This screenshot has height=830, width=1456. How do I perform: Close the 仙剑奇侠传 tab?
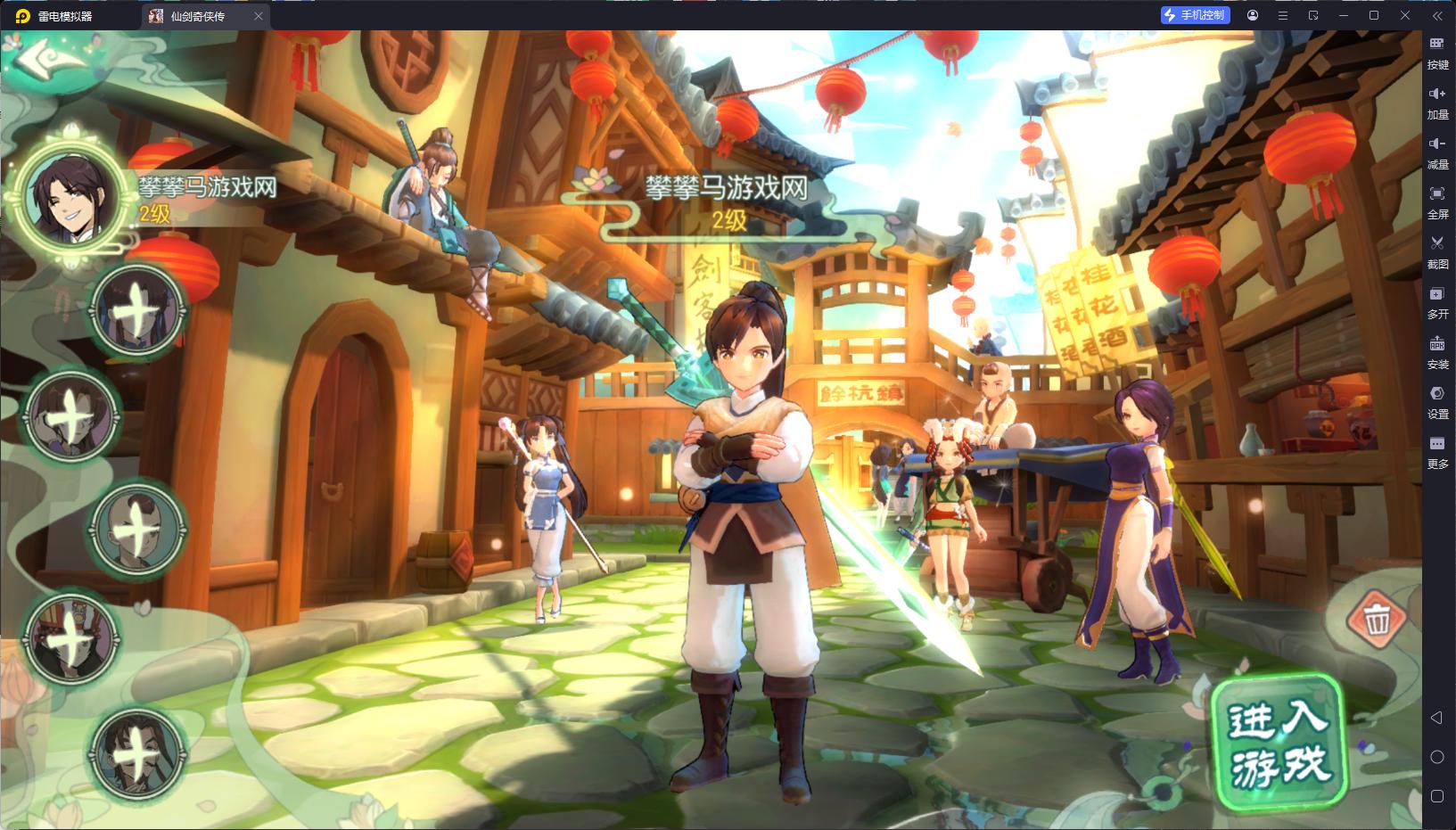coord(259,16)
